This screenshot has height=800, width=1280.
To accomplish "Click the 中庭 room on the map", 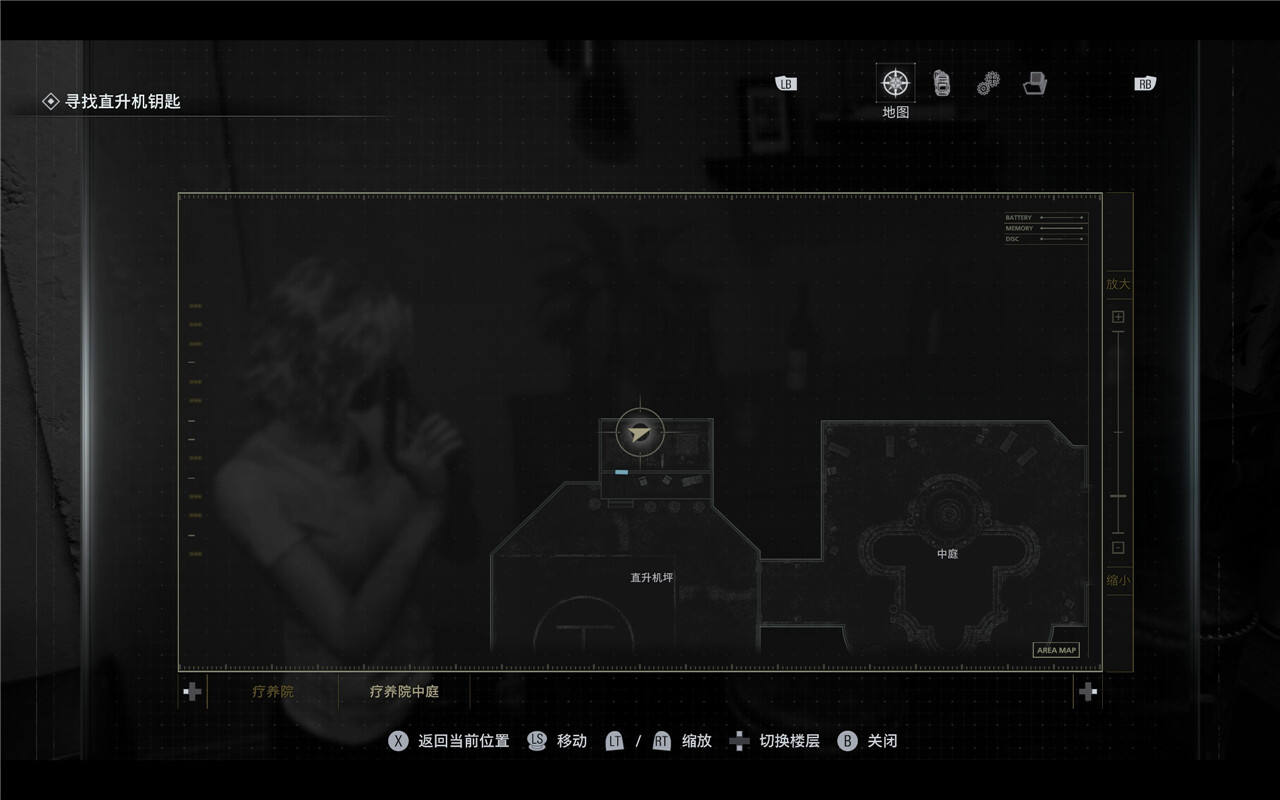I will [947, 553].
